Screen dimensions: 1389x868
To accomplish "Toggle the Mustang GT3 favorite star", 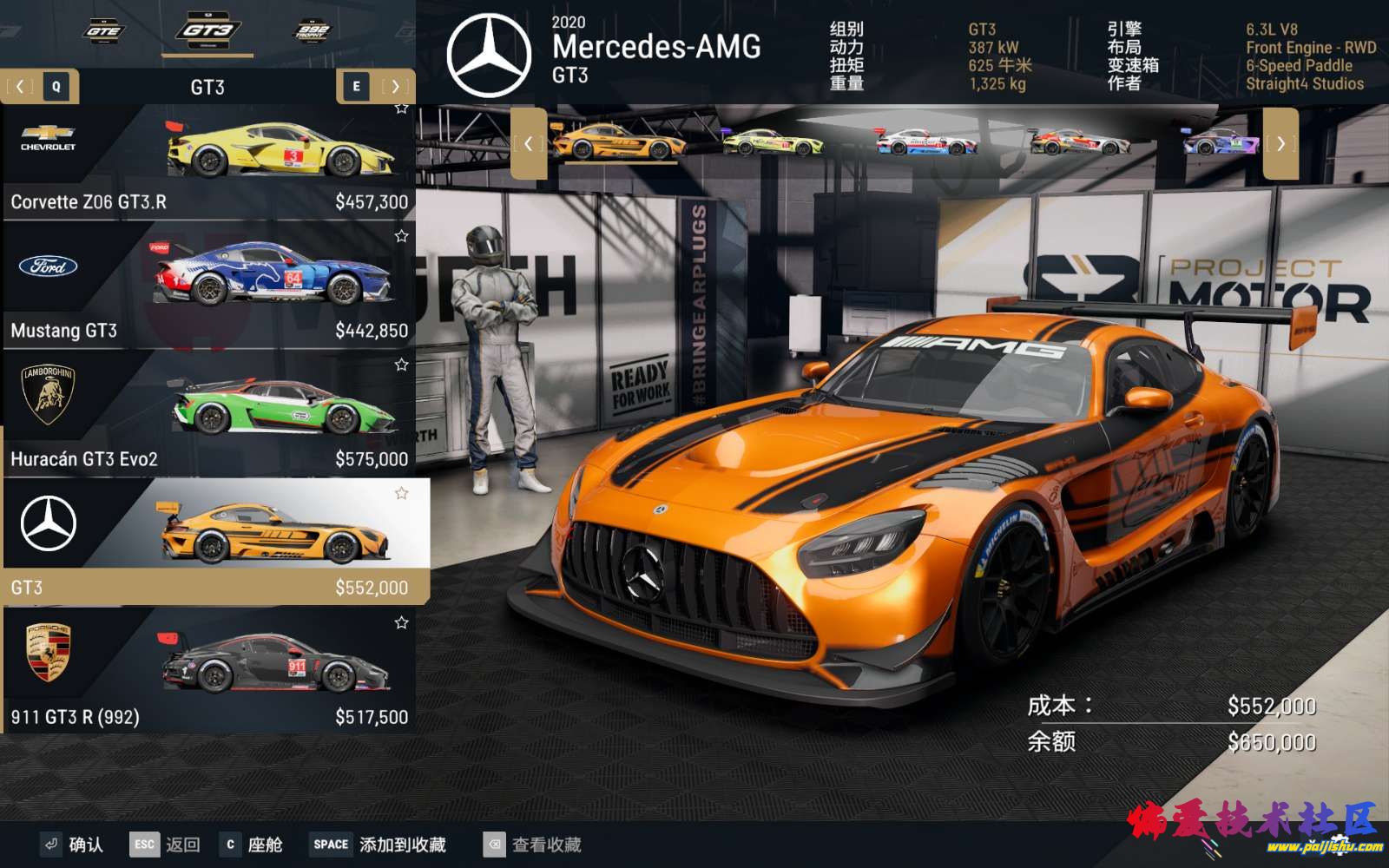I will [401, 236].
